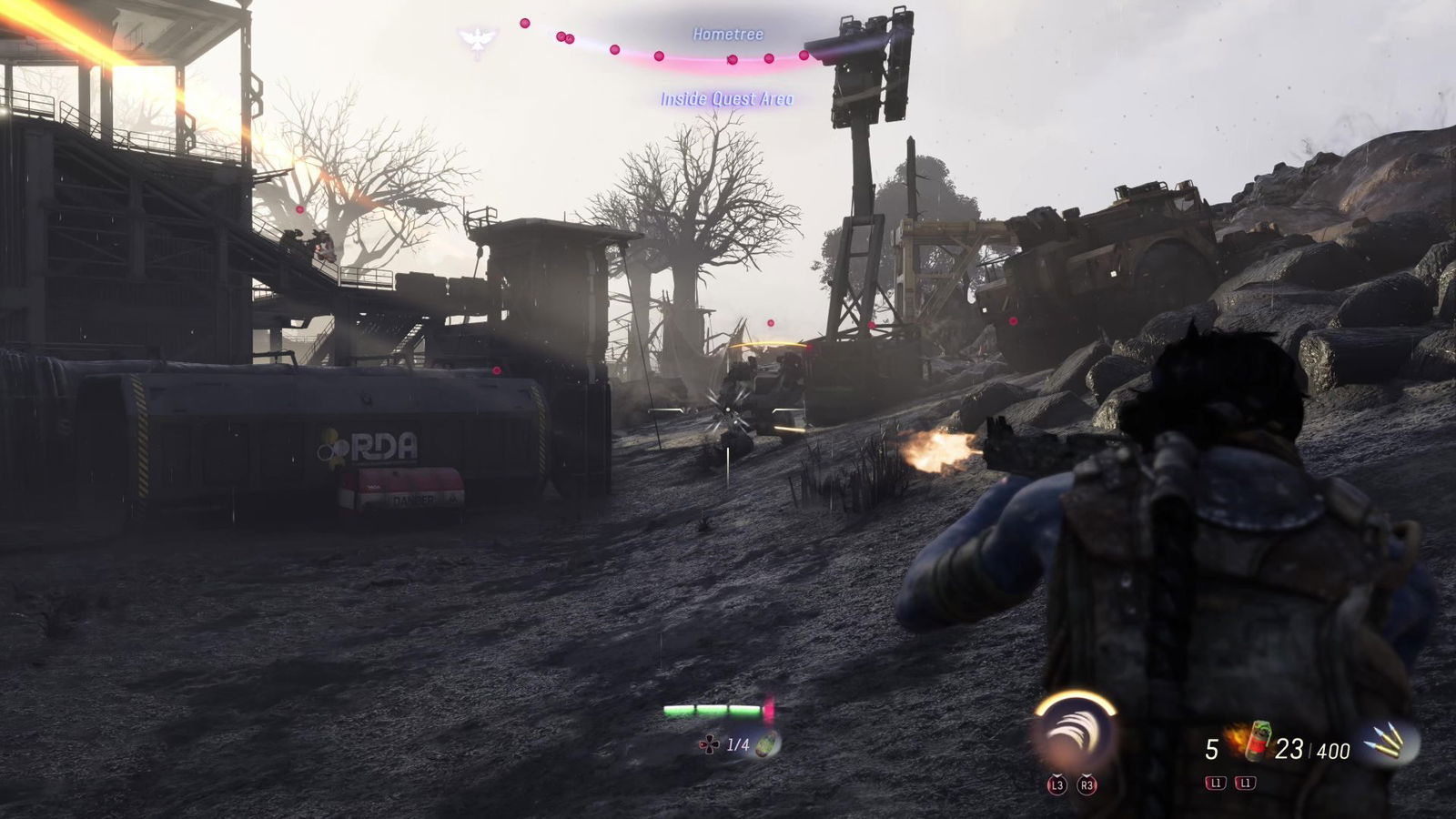
Task: Activate the claw slash ability icon
Action: pos(1074,733)
